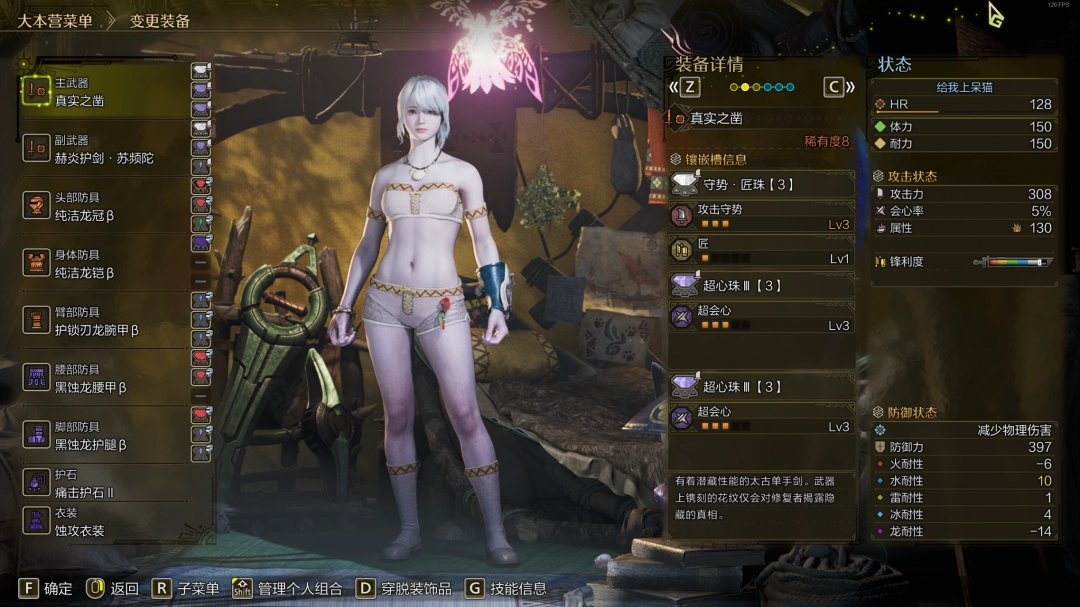Screen dimensions: 1080x607
Task: Choose 穿脱装饰品 decoration option
Action: tap(404, 589)
